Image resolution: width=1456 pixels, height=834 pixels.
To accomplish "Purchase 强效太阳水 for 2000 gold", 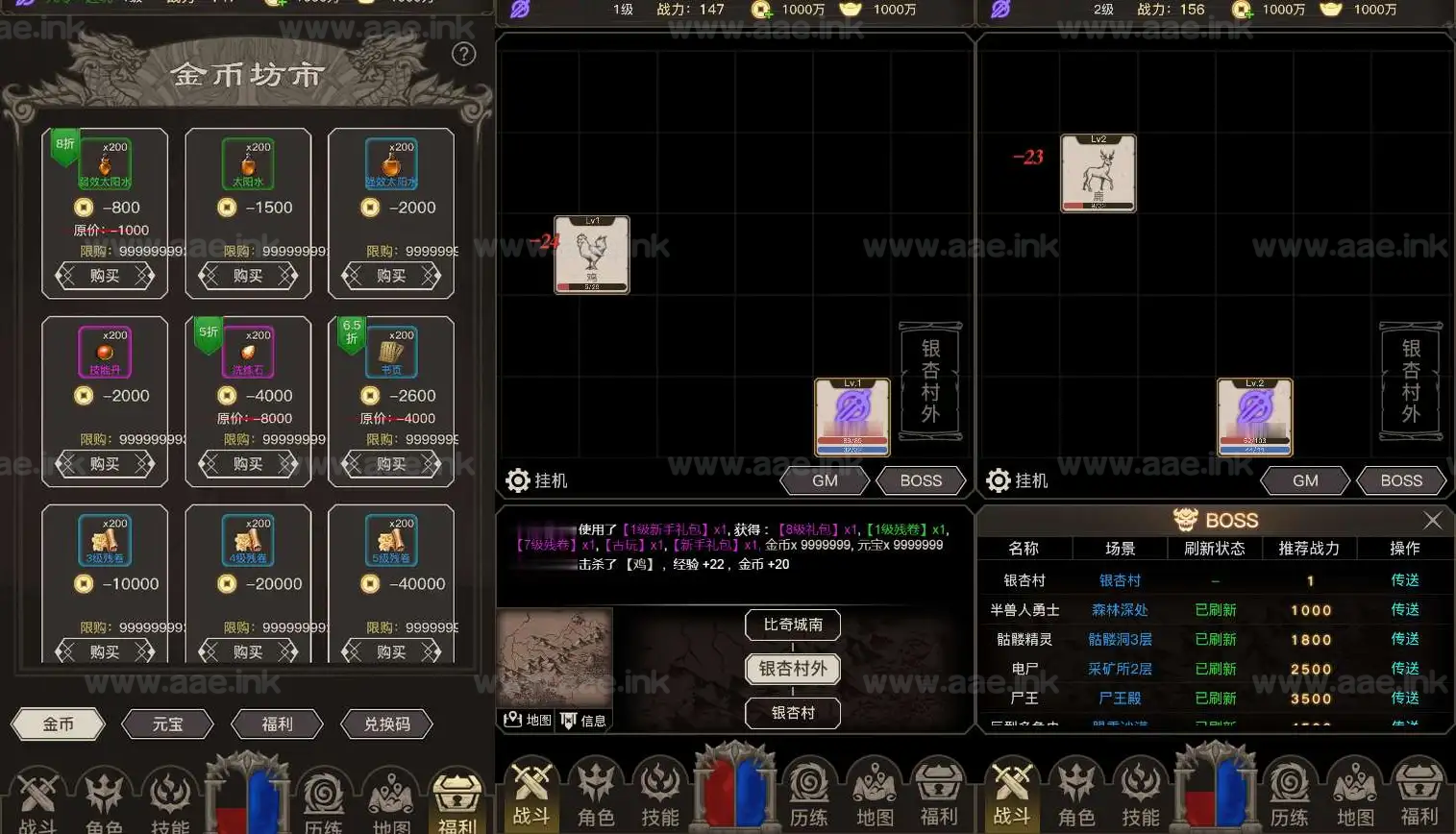I will [x=391, y=276].
